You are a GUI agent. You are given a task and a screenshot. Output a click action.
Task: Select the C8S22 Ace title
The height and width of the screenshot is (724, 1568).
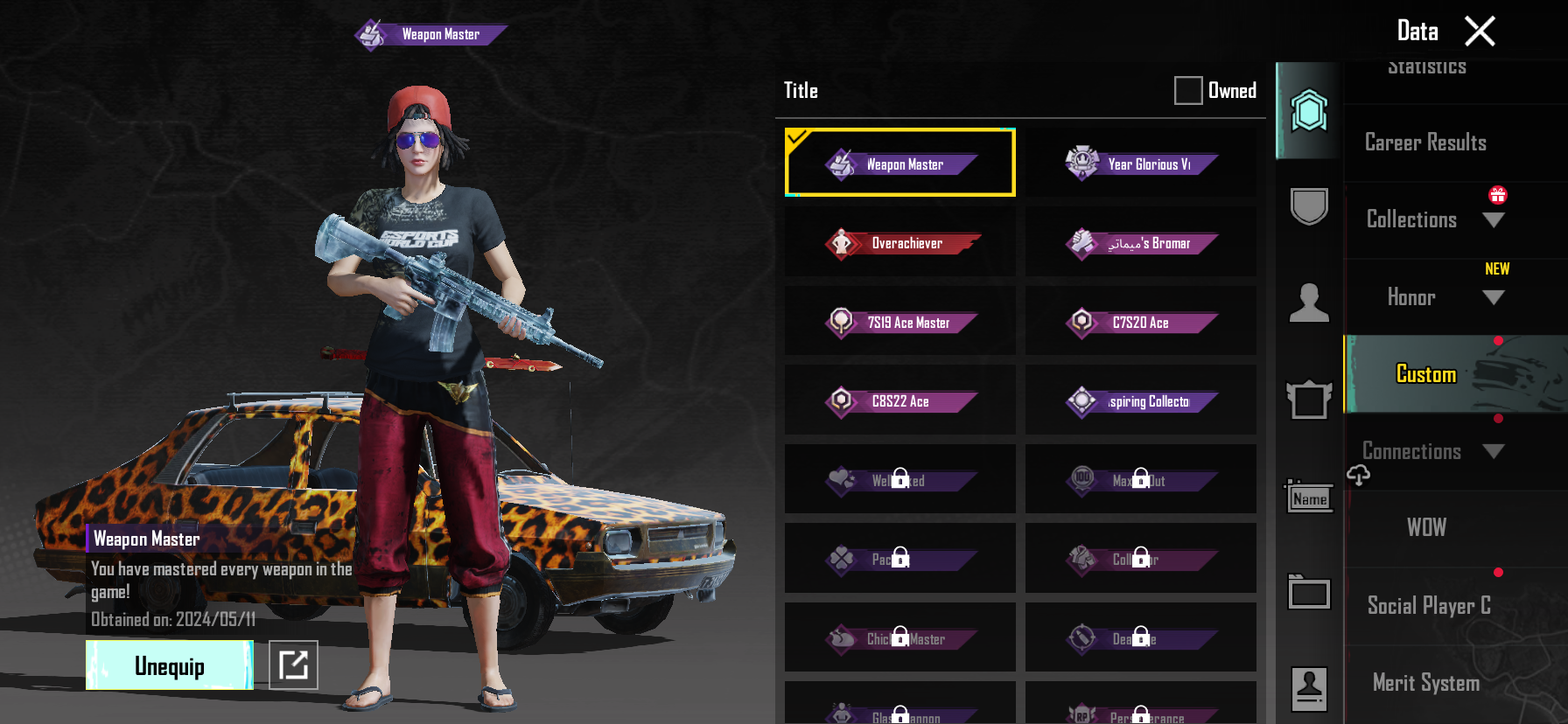(x=900, y=401)
